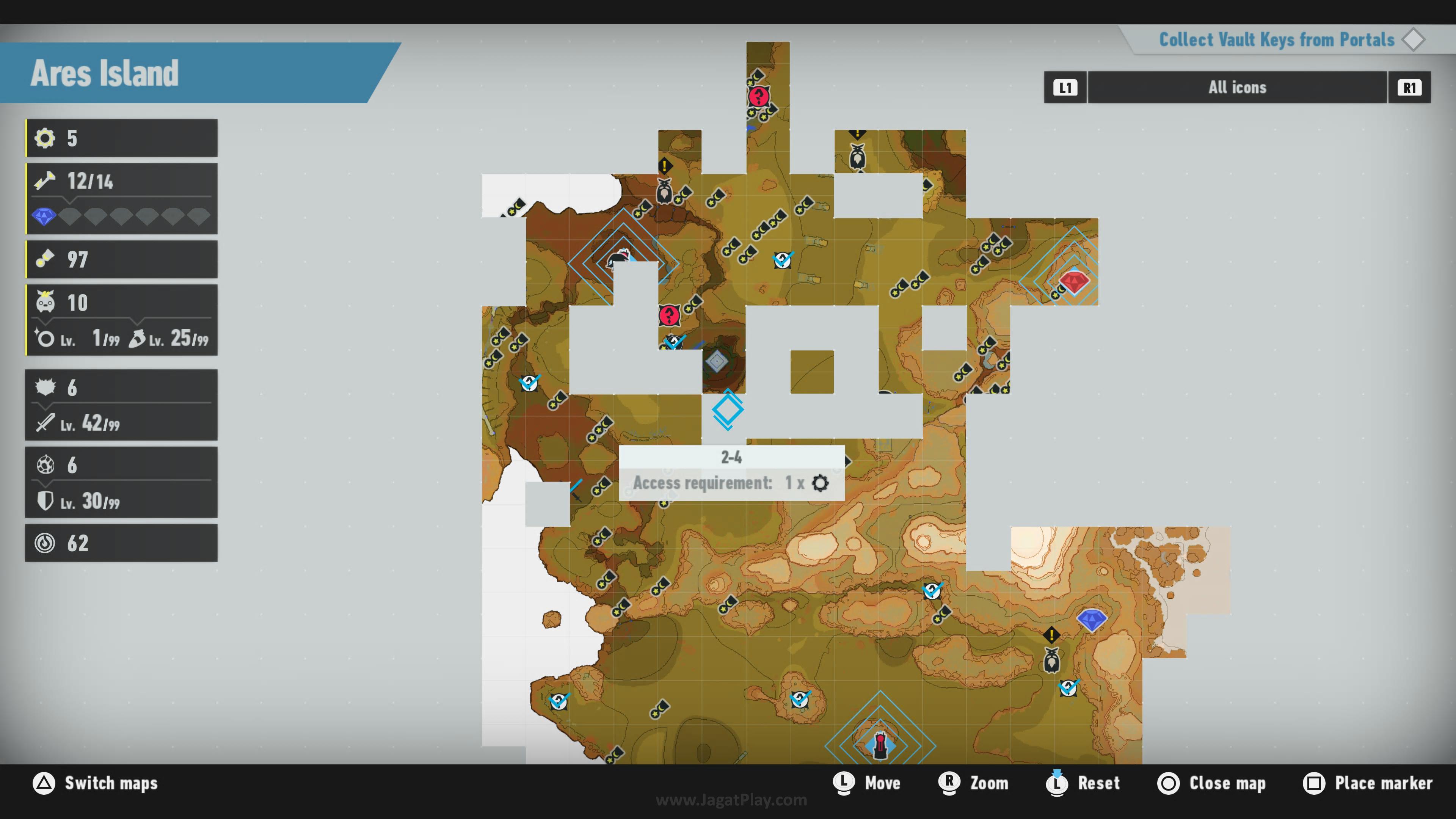Choose the black-and-red tower map marker
The image size is (1456, 819).
tap(880, 744)
